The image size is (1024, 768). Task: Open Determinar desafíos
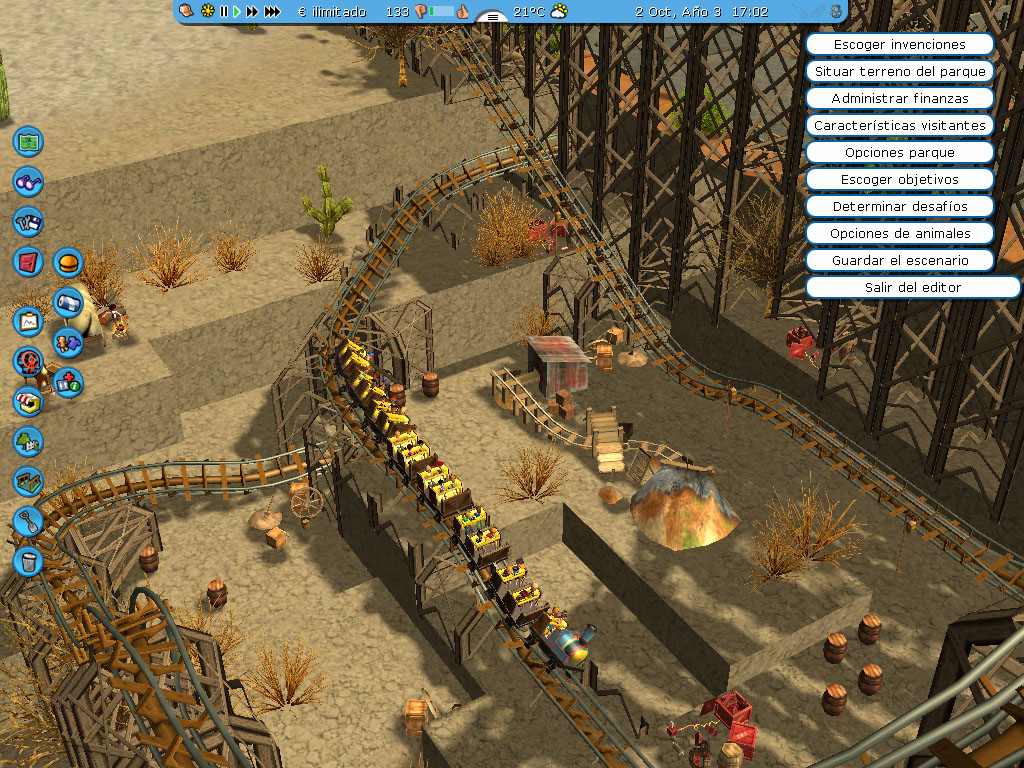tap(899, 206)
